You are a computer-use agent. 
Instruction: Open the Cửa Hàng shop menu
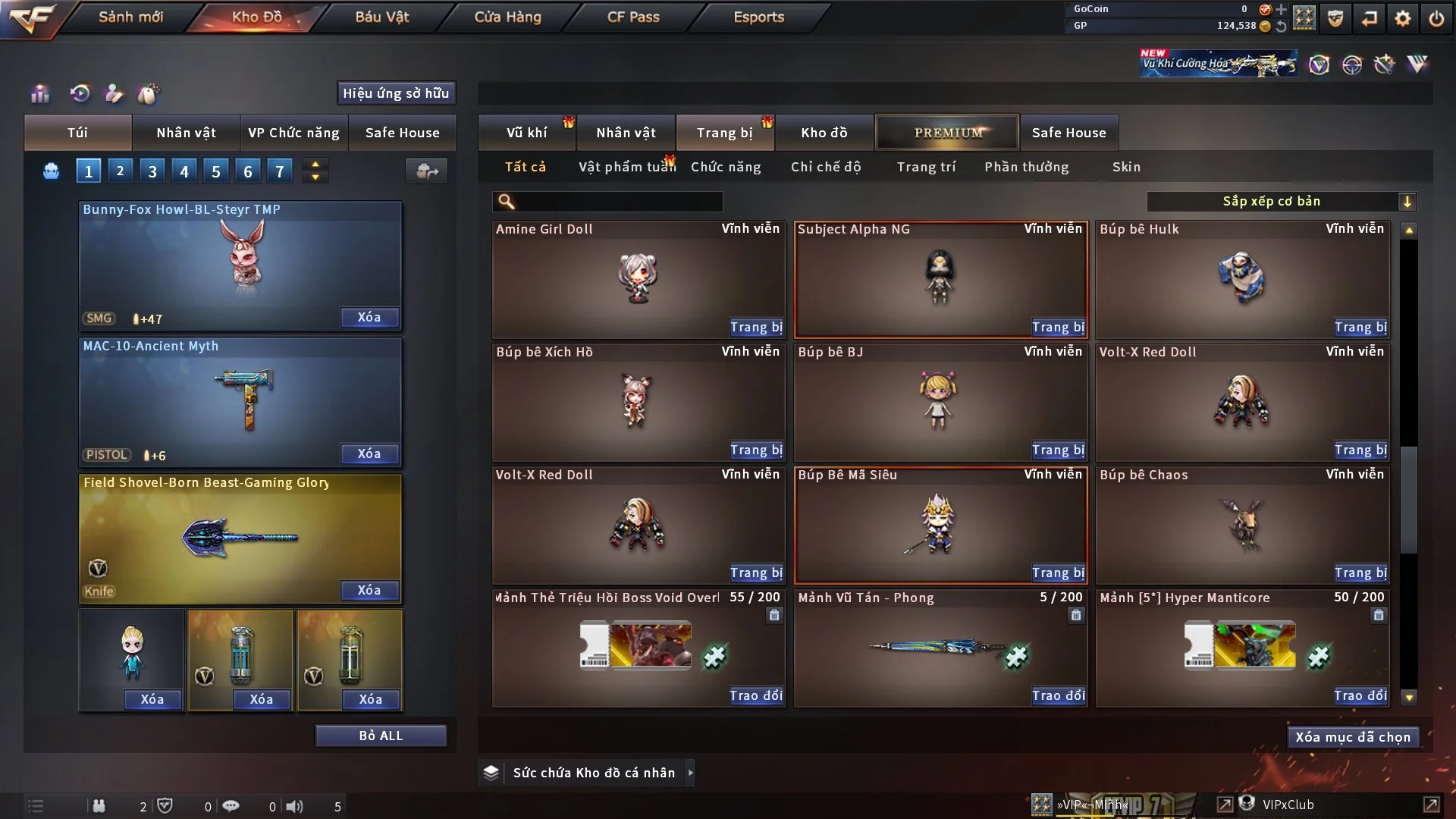pyautogui.click(x=507, y=17)
